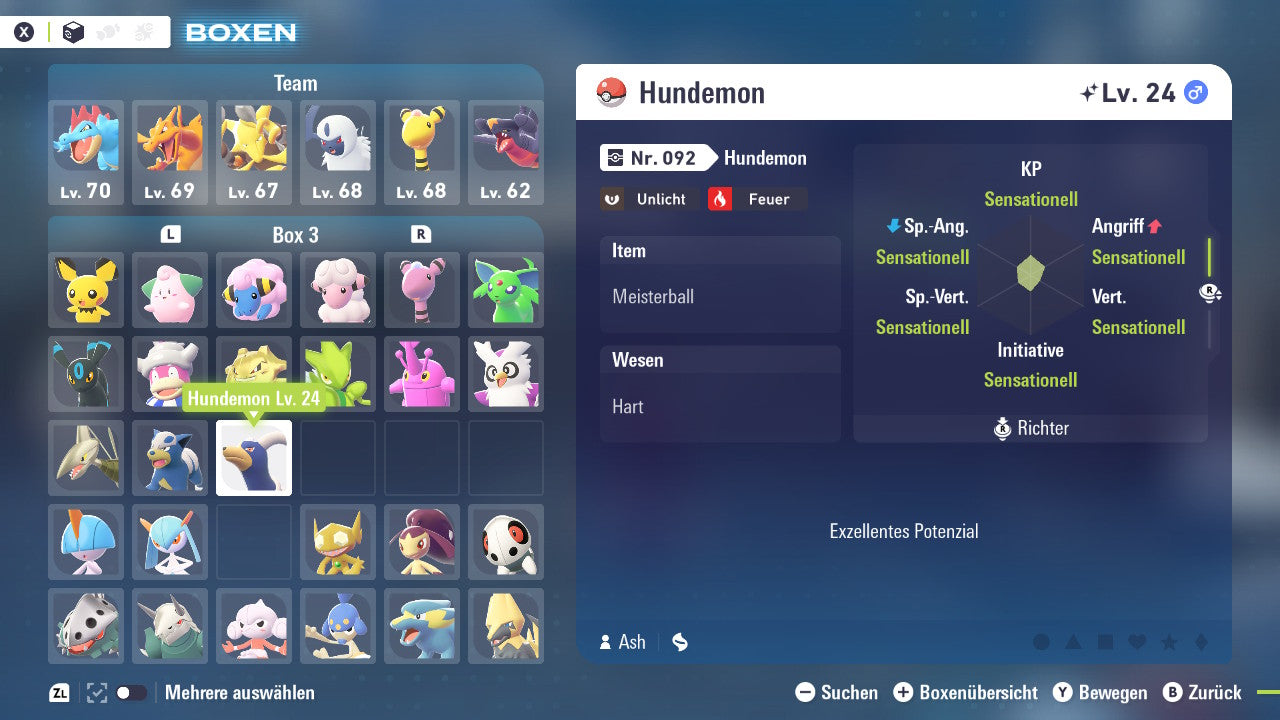
Task: Click the Pokéball icon beside Hundemon's name
Action: (611, 92)
